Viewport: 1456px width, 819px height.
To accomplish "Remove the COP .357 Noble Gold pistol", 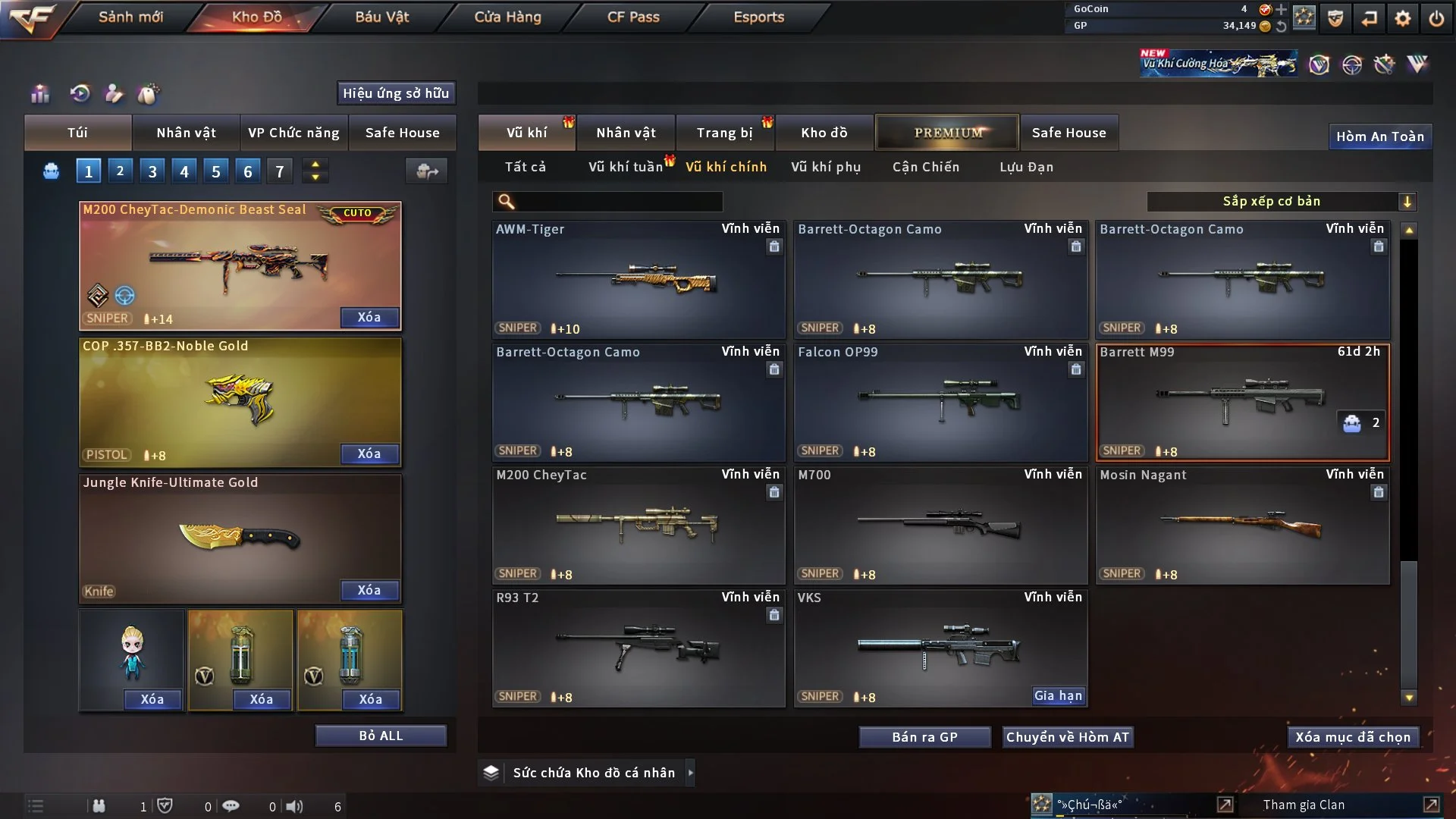I will [x=369, y=453].
